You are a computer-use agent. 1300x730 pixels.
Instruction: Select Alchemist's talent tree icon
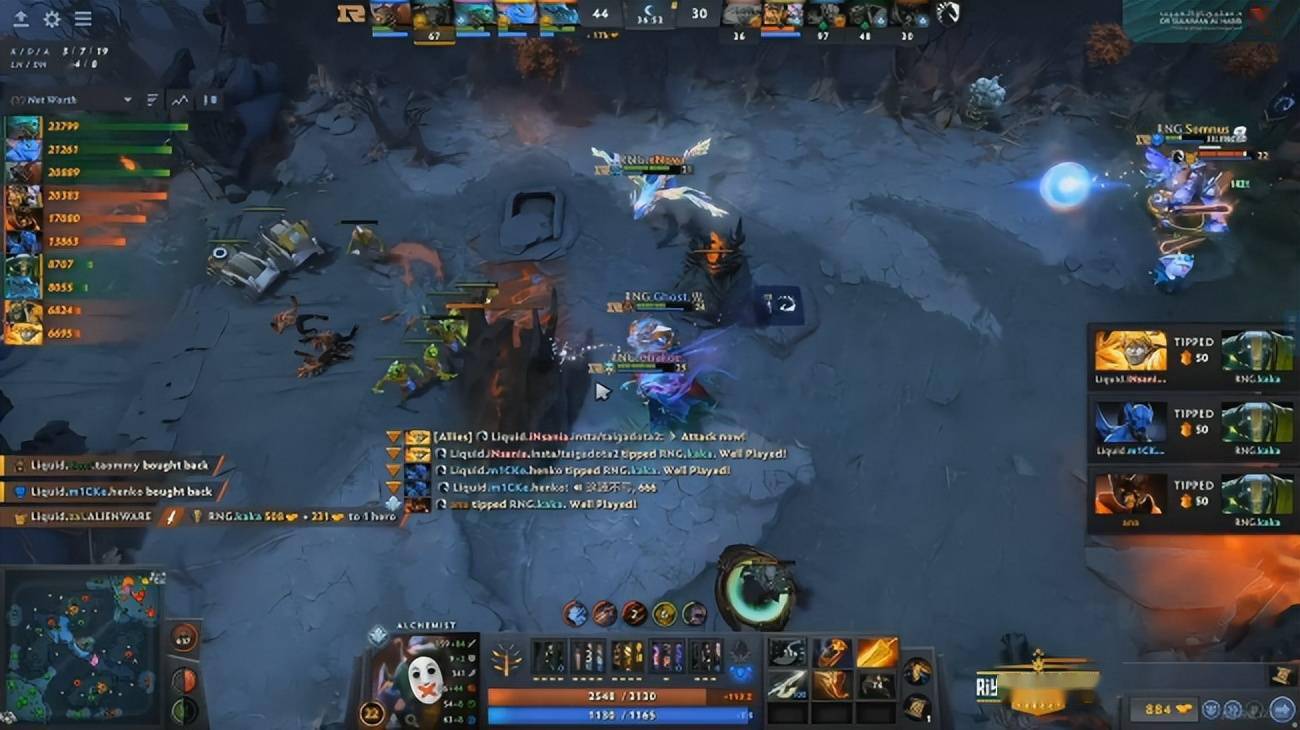point(506,660)
